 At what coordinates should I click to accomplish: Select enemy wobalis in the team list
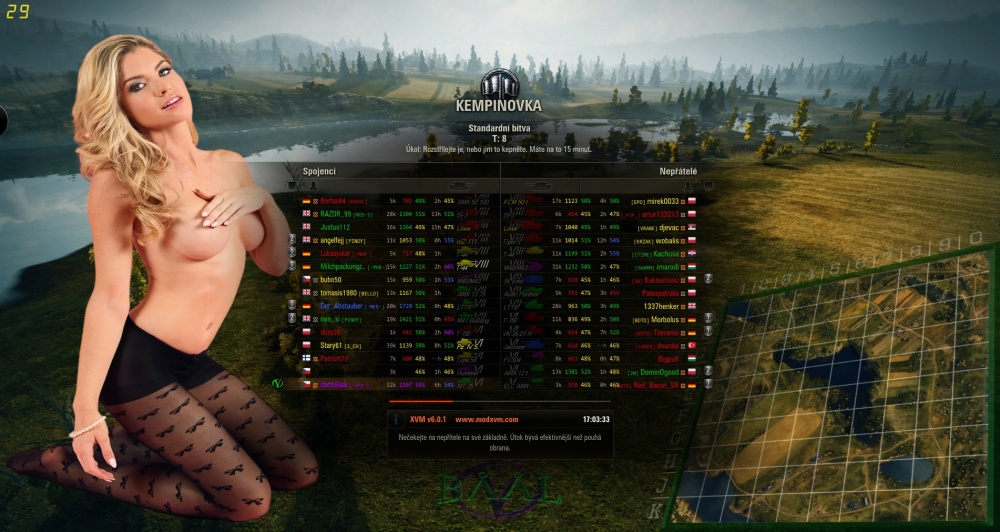[x=666, y=241]
